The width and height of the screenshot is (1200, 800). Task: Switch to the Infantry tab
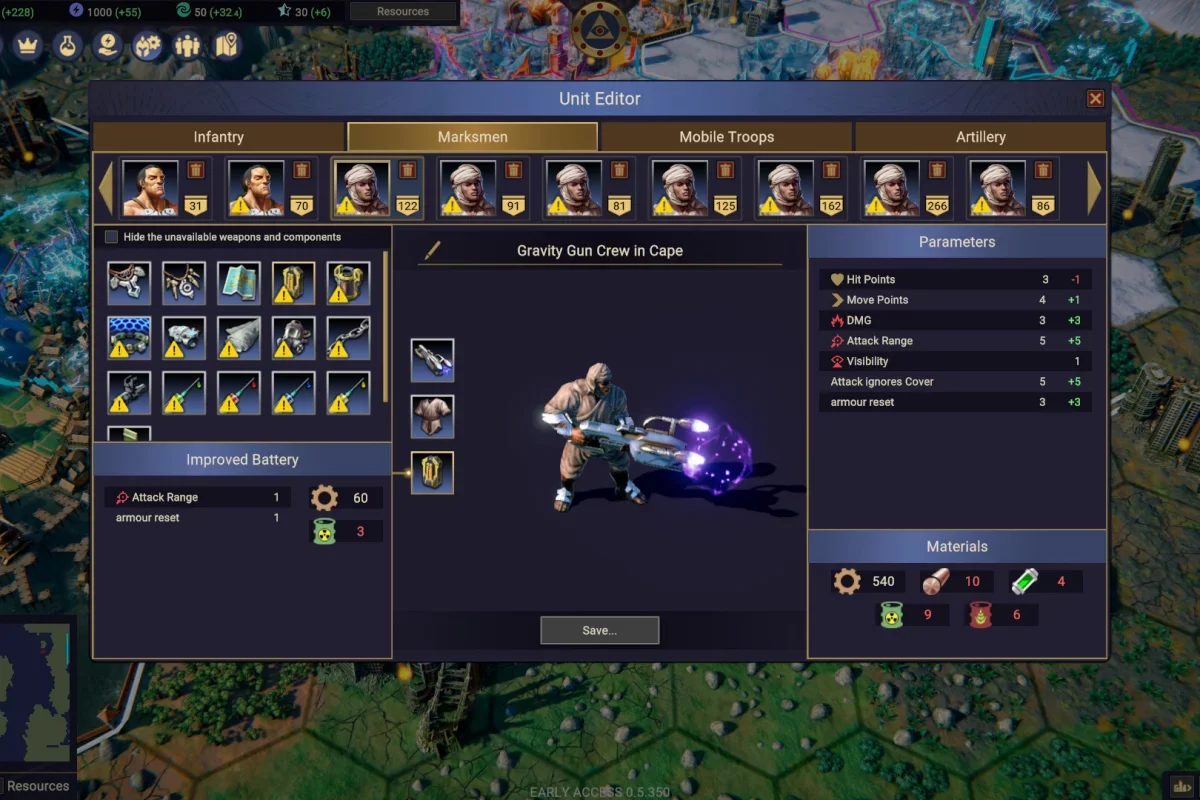coord(218,137)
